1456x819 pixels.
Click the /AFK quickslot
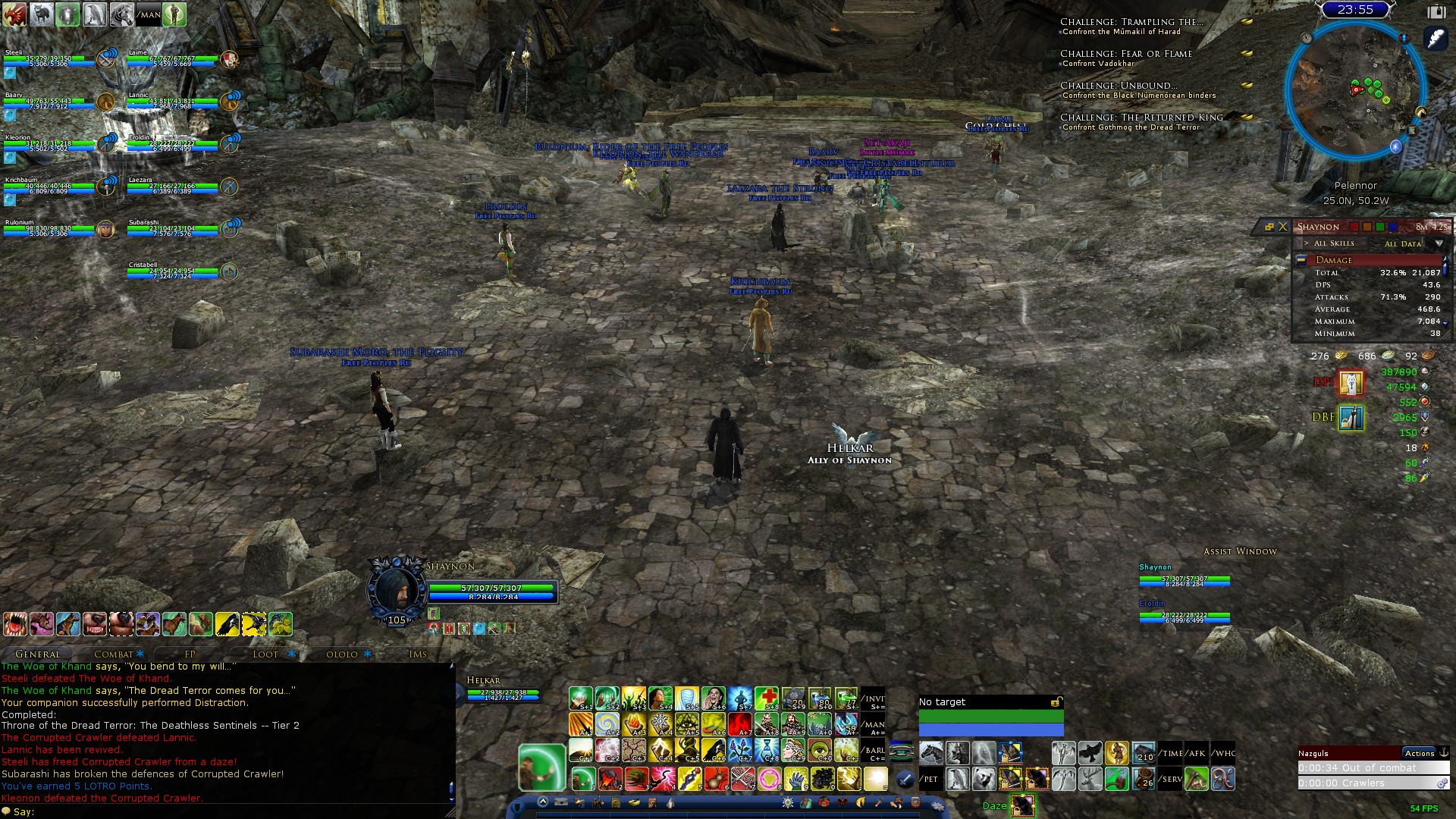tap(1197, 753)
